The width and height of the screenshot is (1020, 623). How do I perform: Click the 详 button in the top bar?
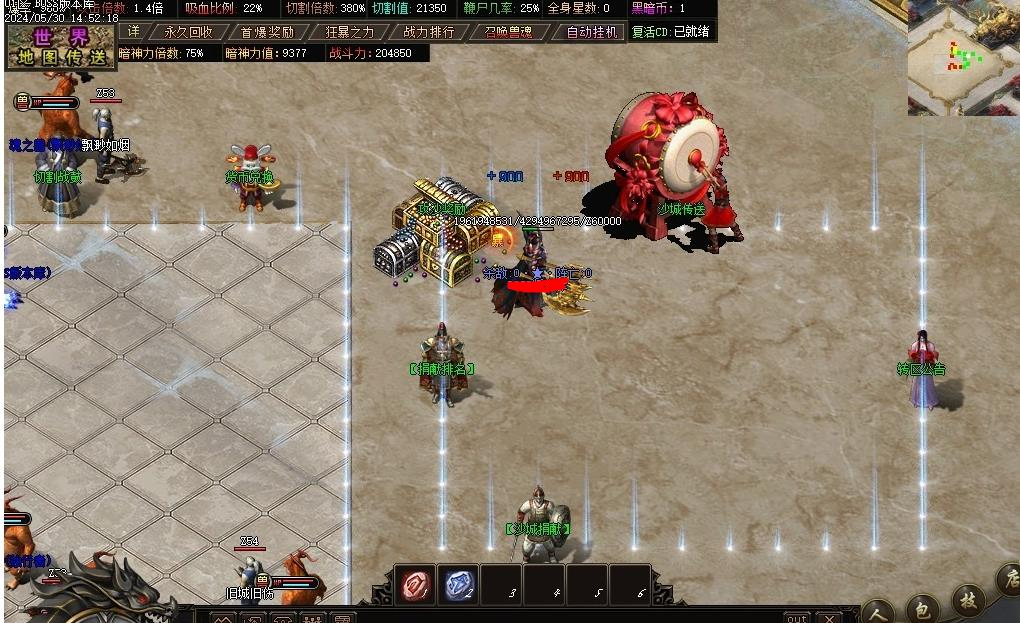[134, 32]
